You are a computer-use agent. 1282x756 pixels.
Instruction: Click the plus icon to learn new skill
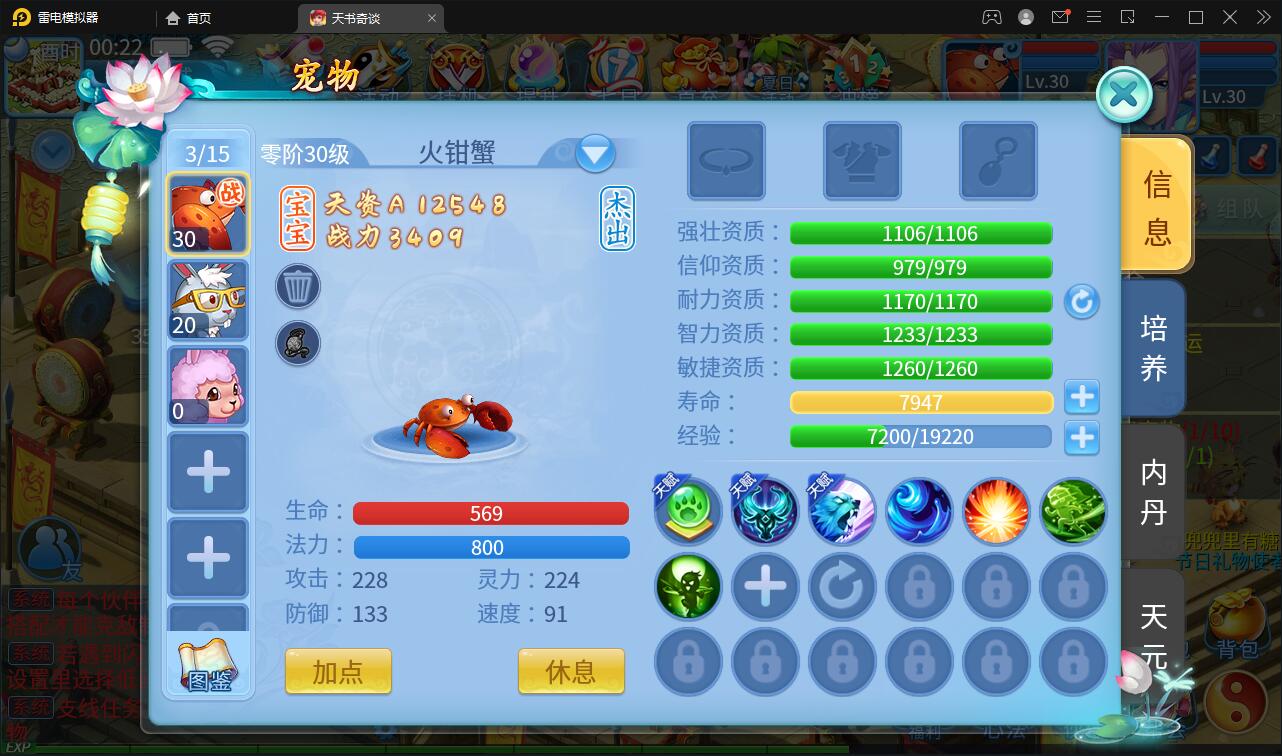[x=765, y=587]
